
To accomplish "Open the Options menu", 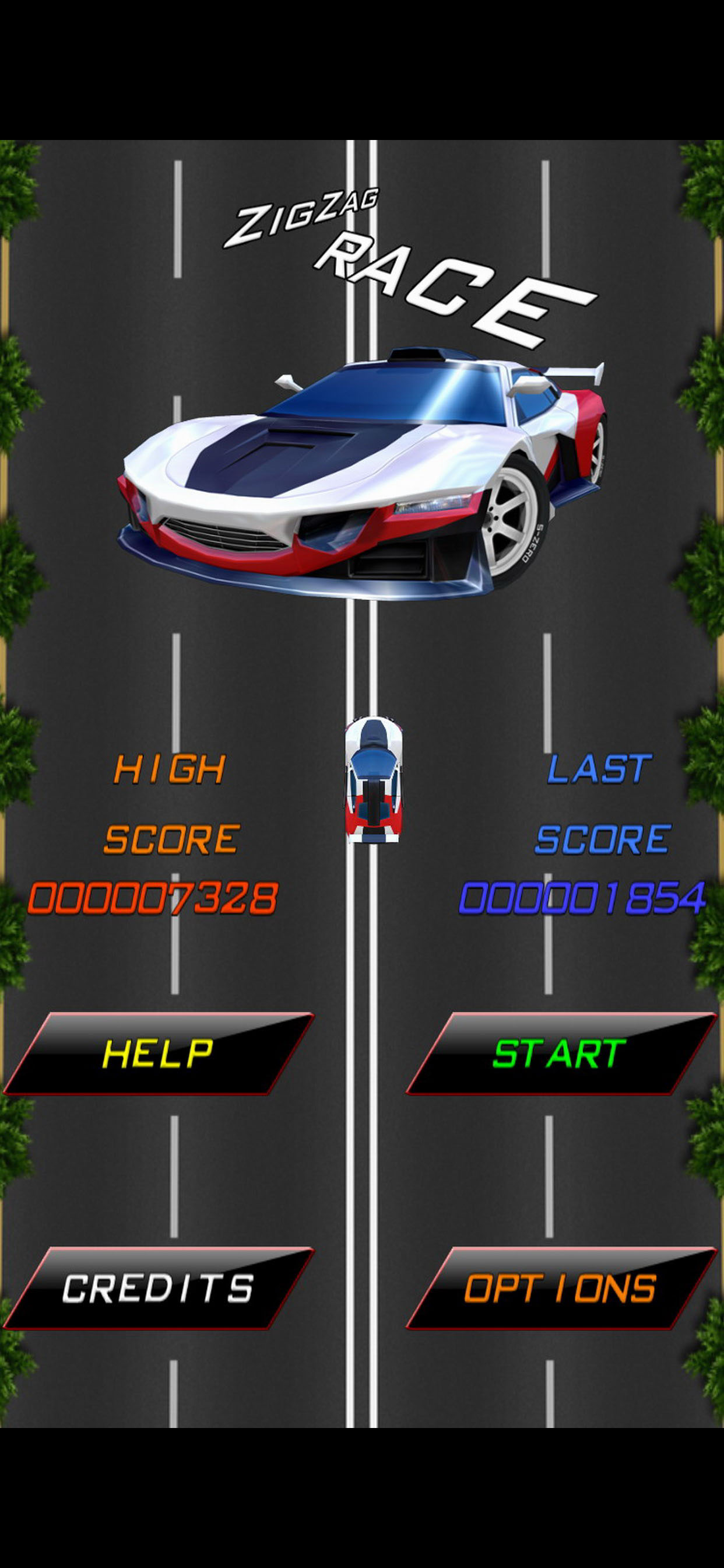I will (560, 1289).
